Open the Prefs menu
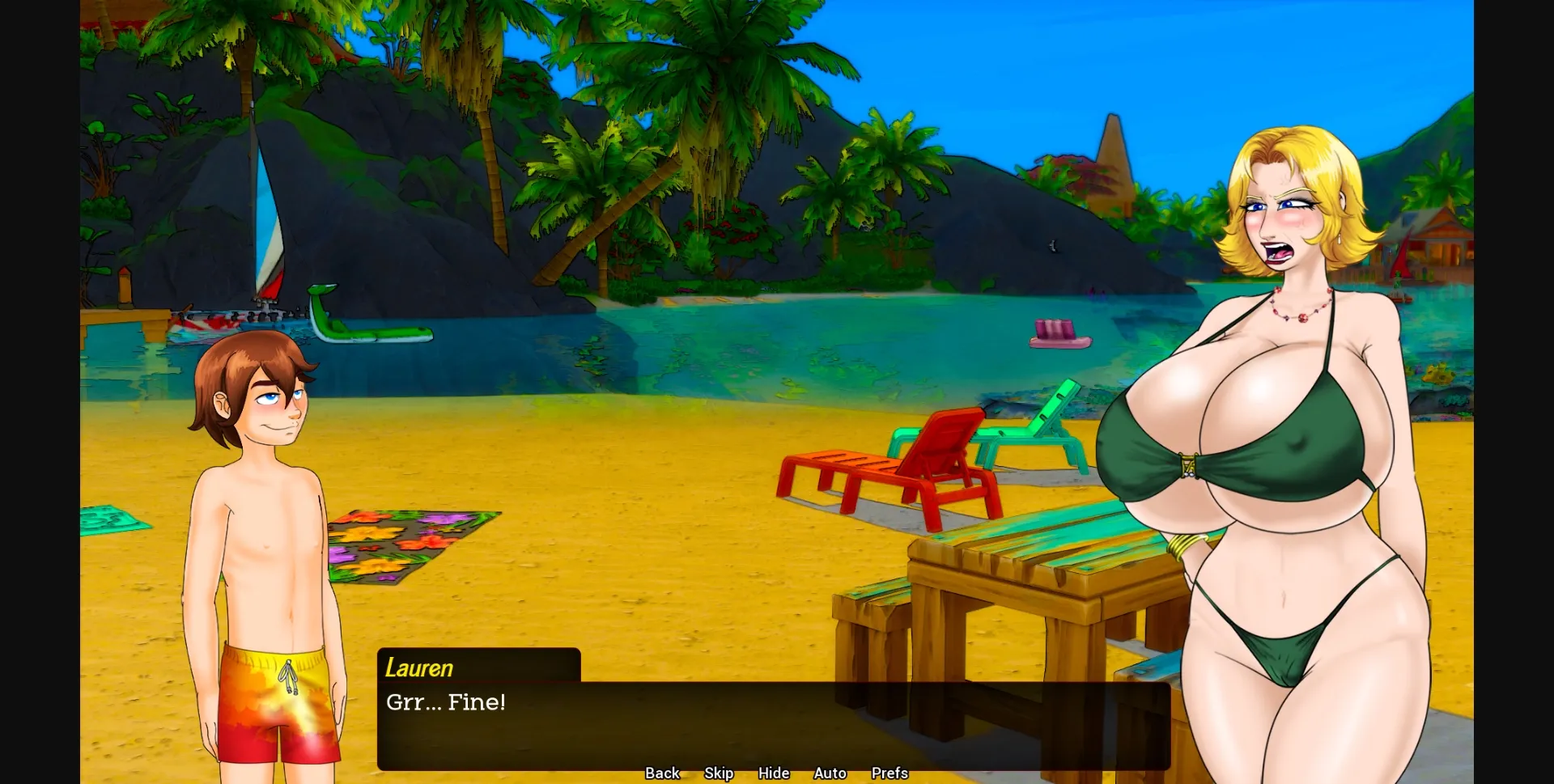Image resolution: width=1554 pixels, height=784 pixels. tap(889, 773)
